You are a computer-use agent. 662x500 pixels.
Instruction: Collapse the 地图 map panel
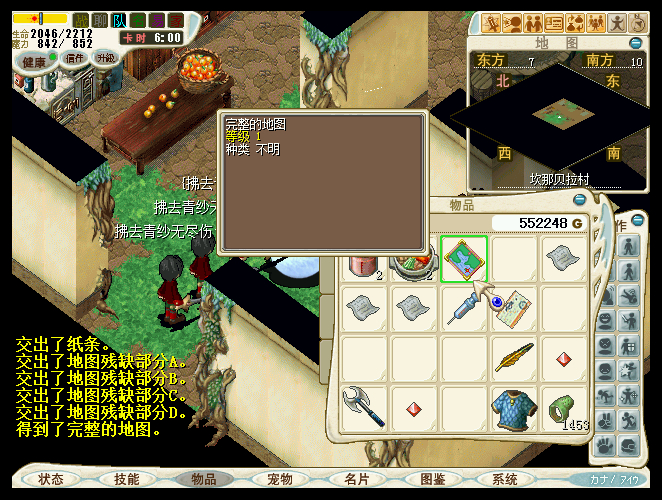[x=637, y=43]
